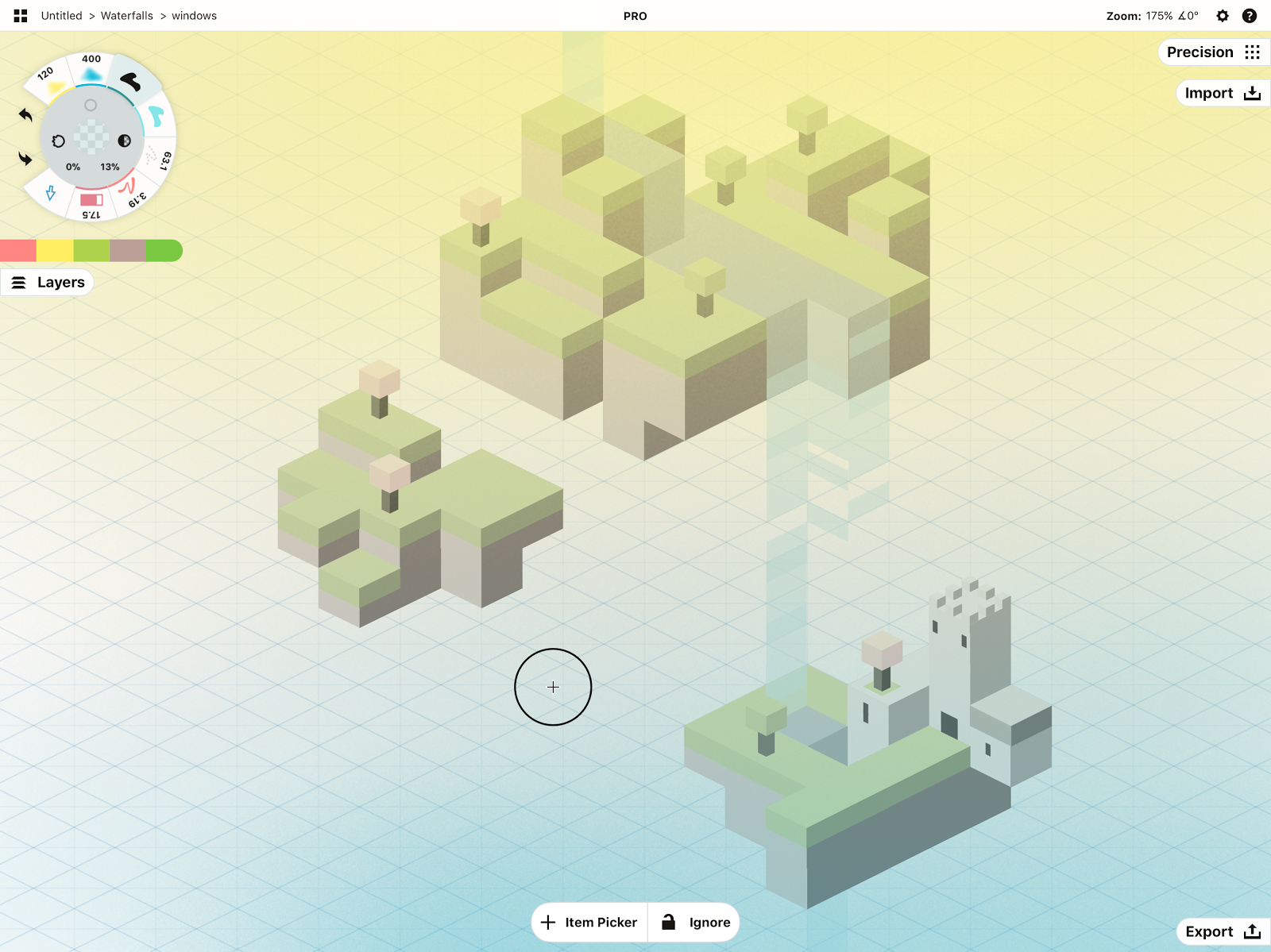This screenshot has width=1271, height=952.
Task: Select the pink eraser tool labeled 17.5
Action: pos(91,201)
